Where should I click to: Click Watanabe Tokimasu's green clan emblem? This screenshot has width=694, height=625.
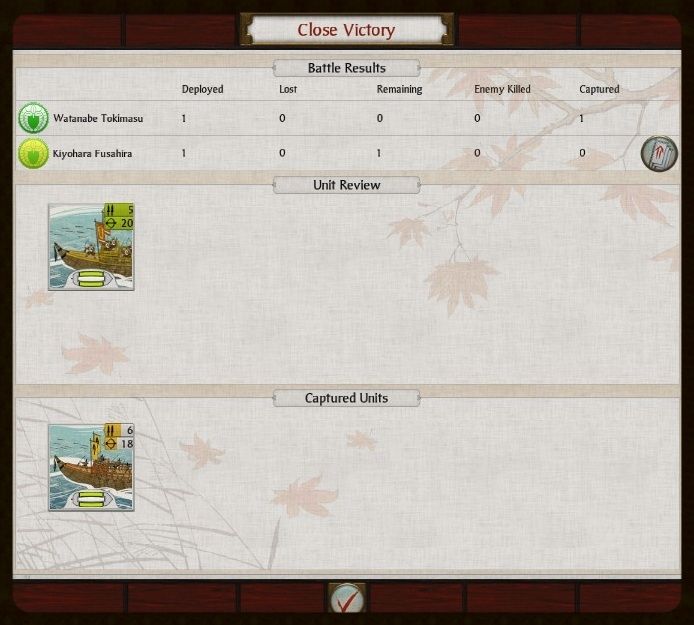click(33, 119)
